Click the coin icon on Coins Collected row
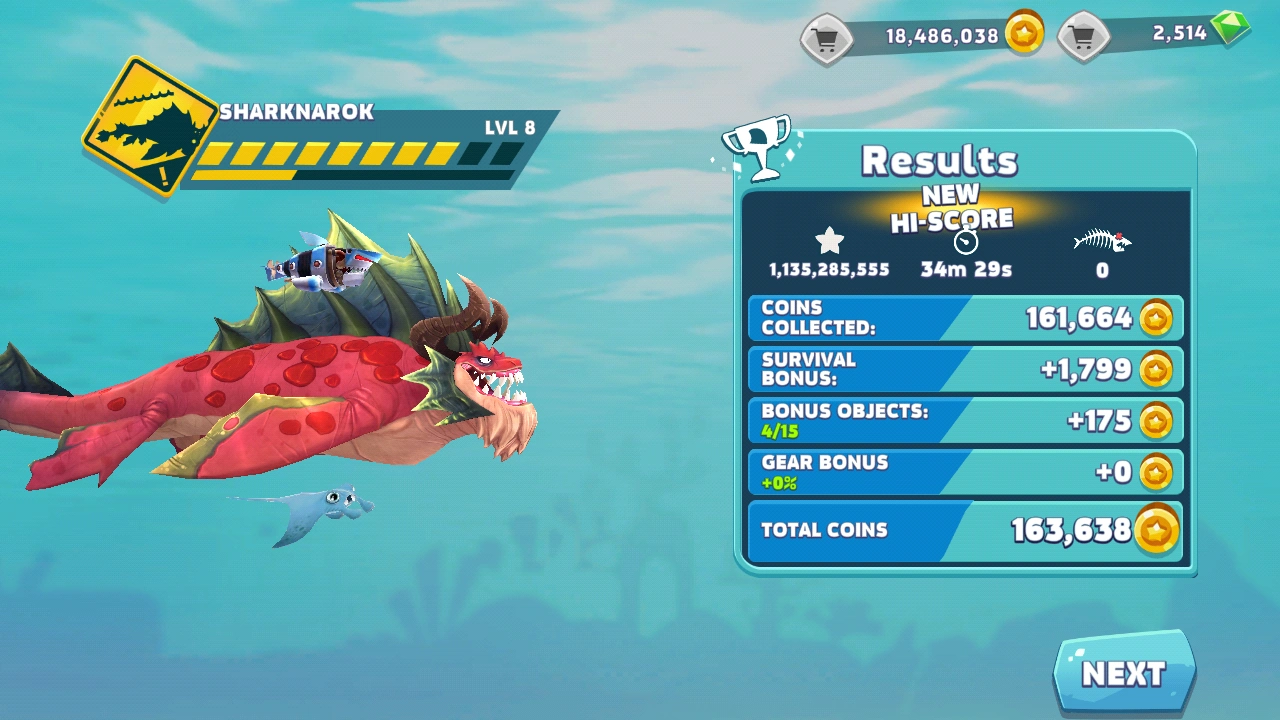Image resolution: width=1280 pixels, height=720 pixels. [1156, 317]
